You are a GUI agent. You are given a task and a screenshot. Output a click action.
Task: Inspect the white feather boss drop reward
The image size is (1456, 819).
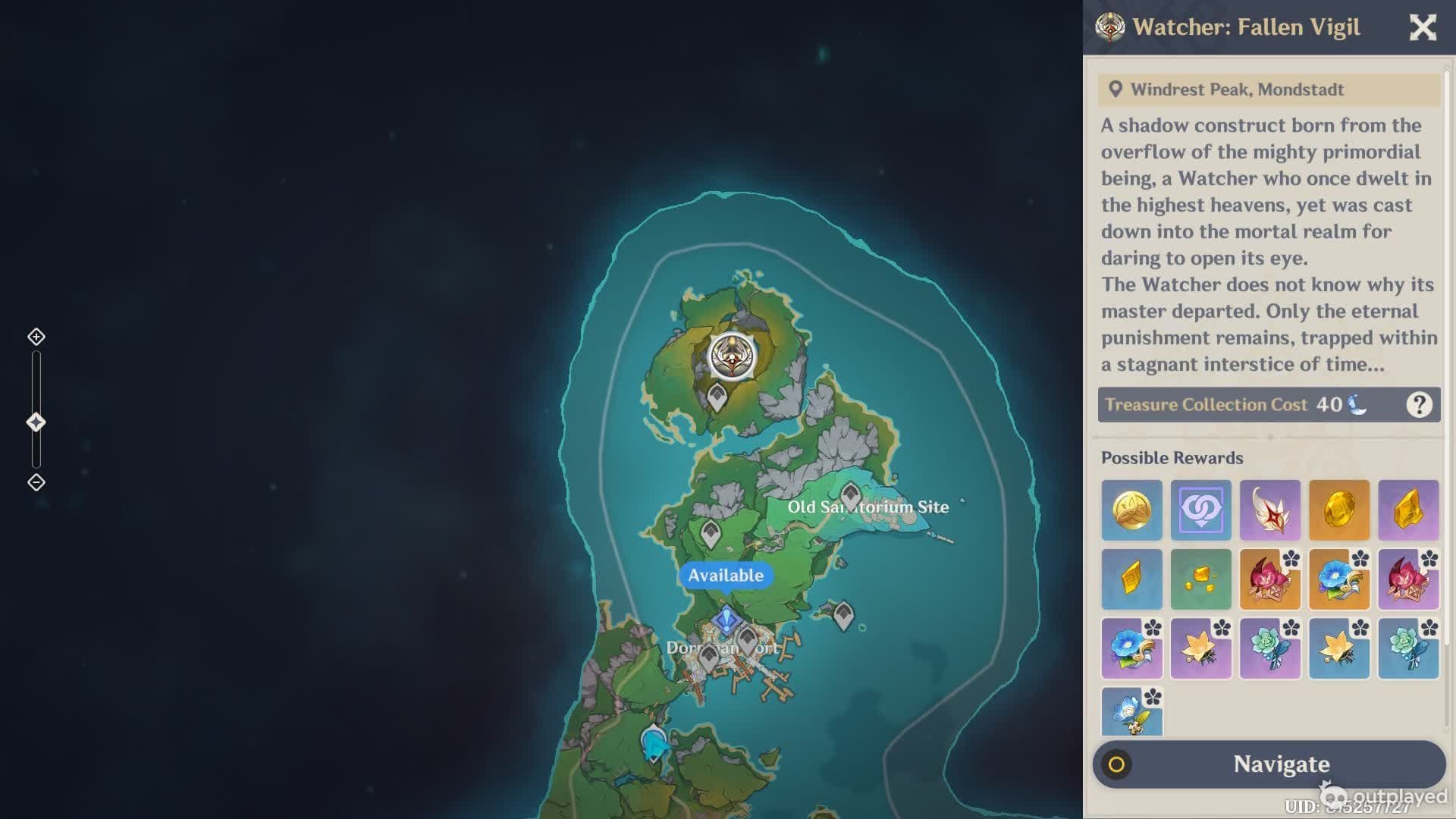[1269, 510]
